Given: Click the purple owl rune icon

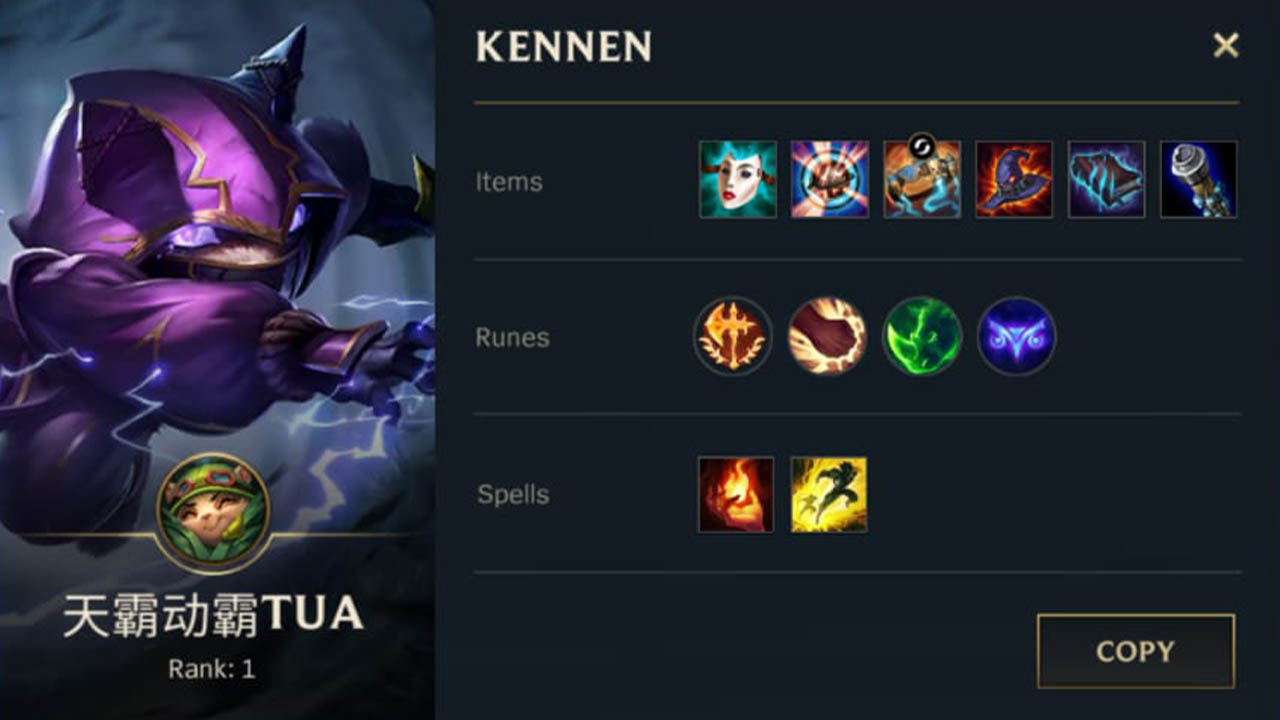Looking at the screenshot, I should (x=1016, y=338).
